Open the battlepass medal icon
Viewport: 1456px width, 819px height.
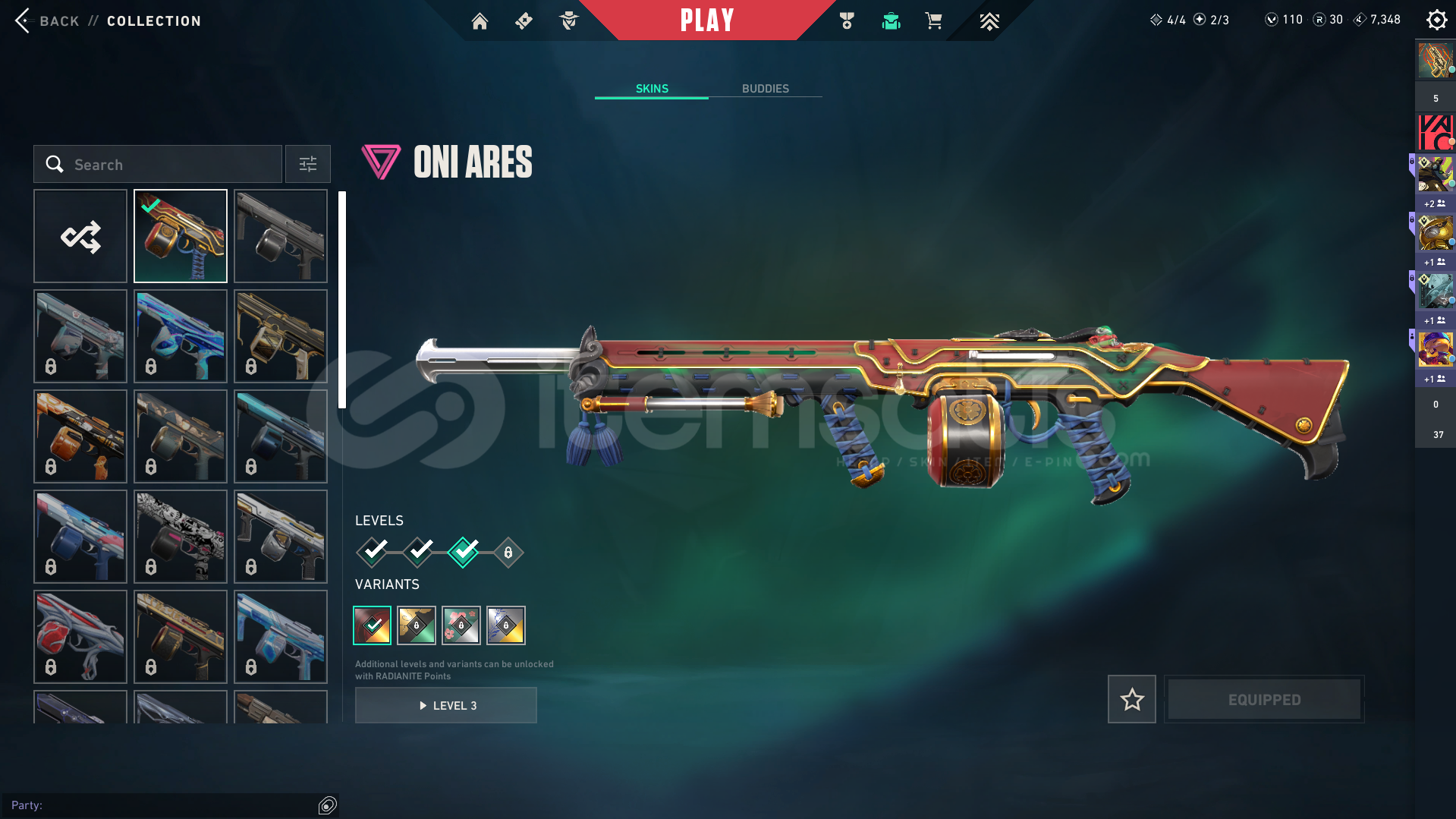[x=847, y=21]
